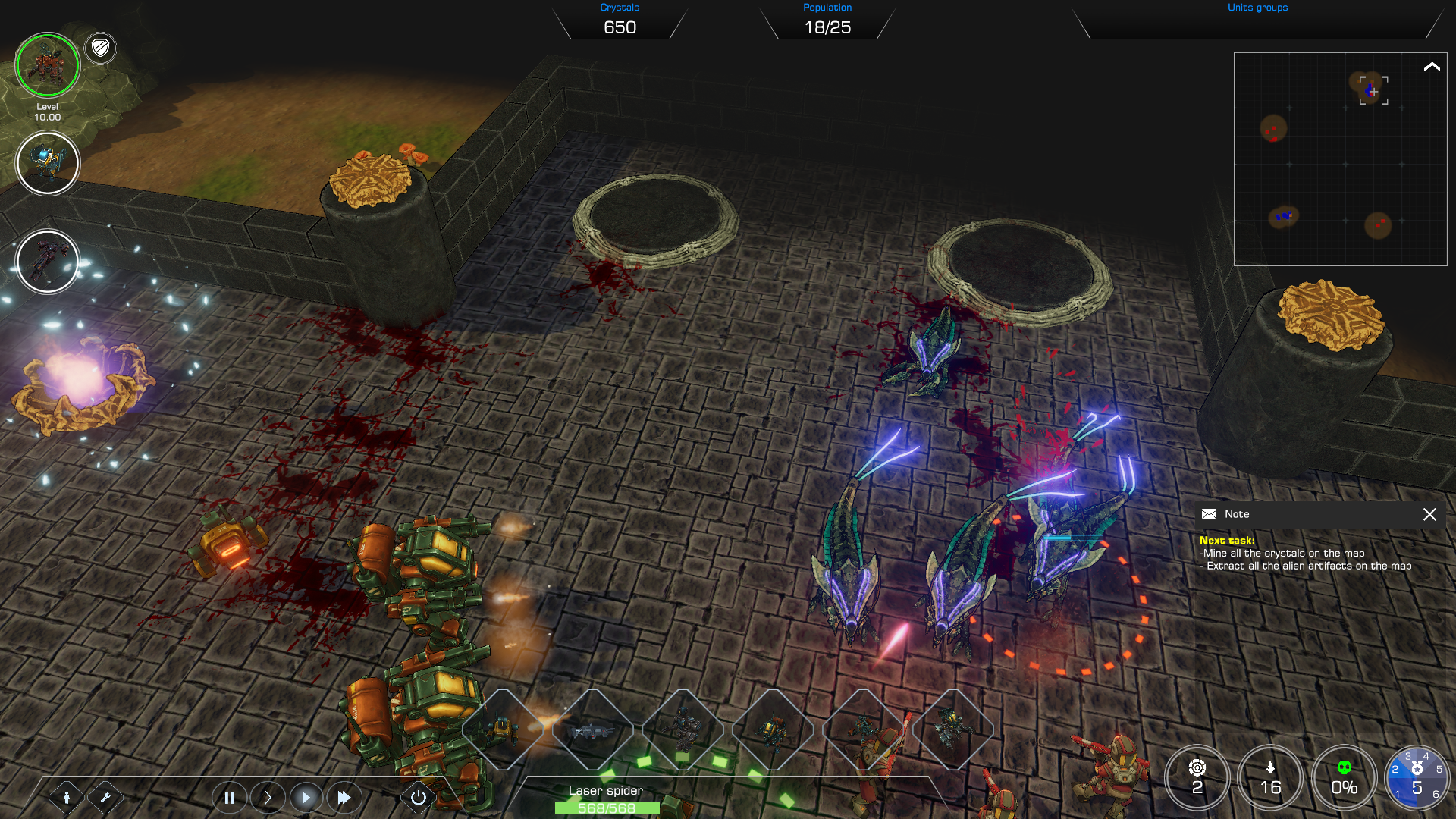Toggle the shield defense icon

point(100,49)
